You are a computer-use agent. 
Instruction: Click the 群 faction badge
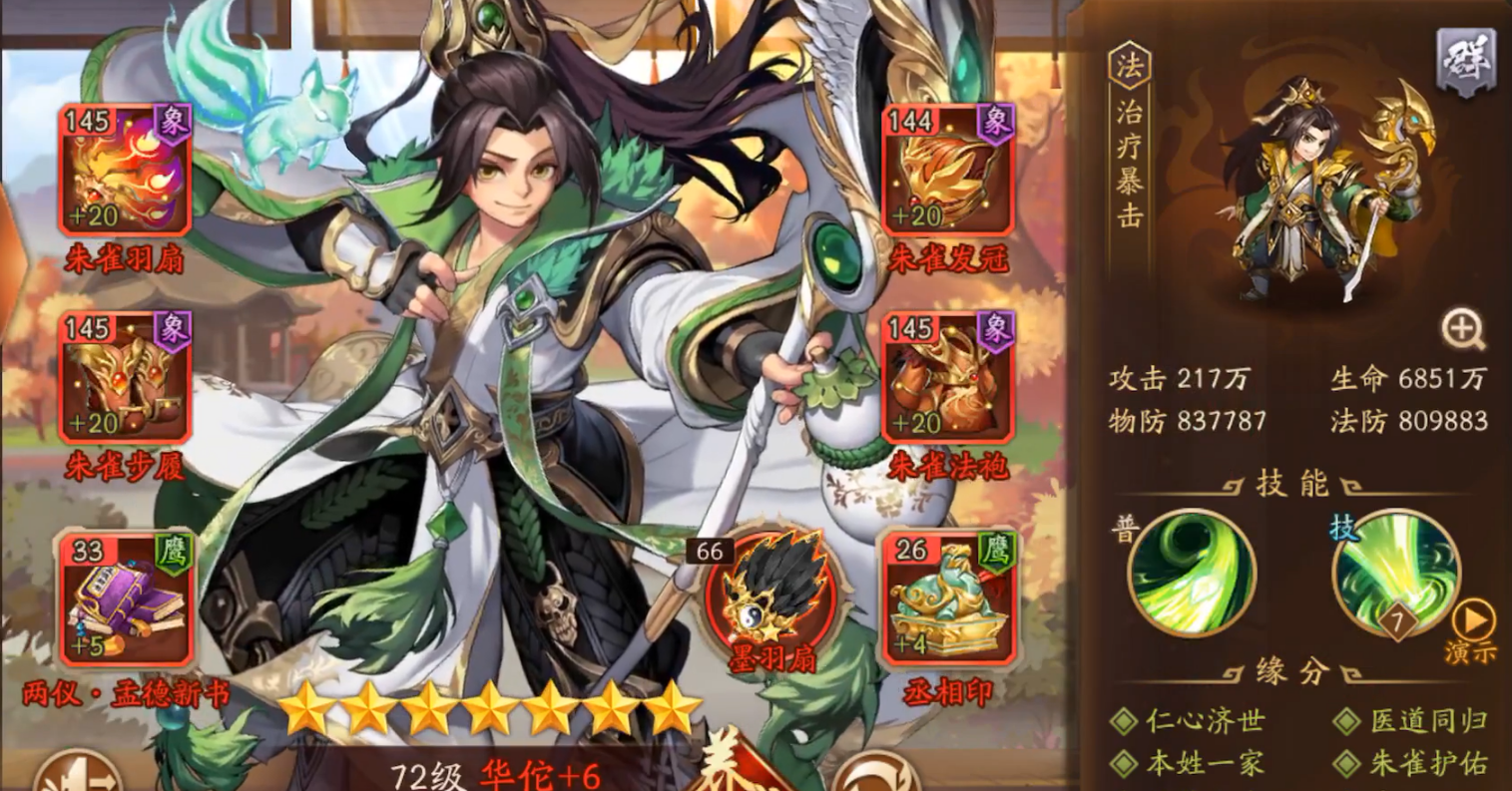1464,64
